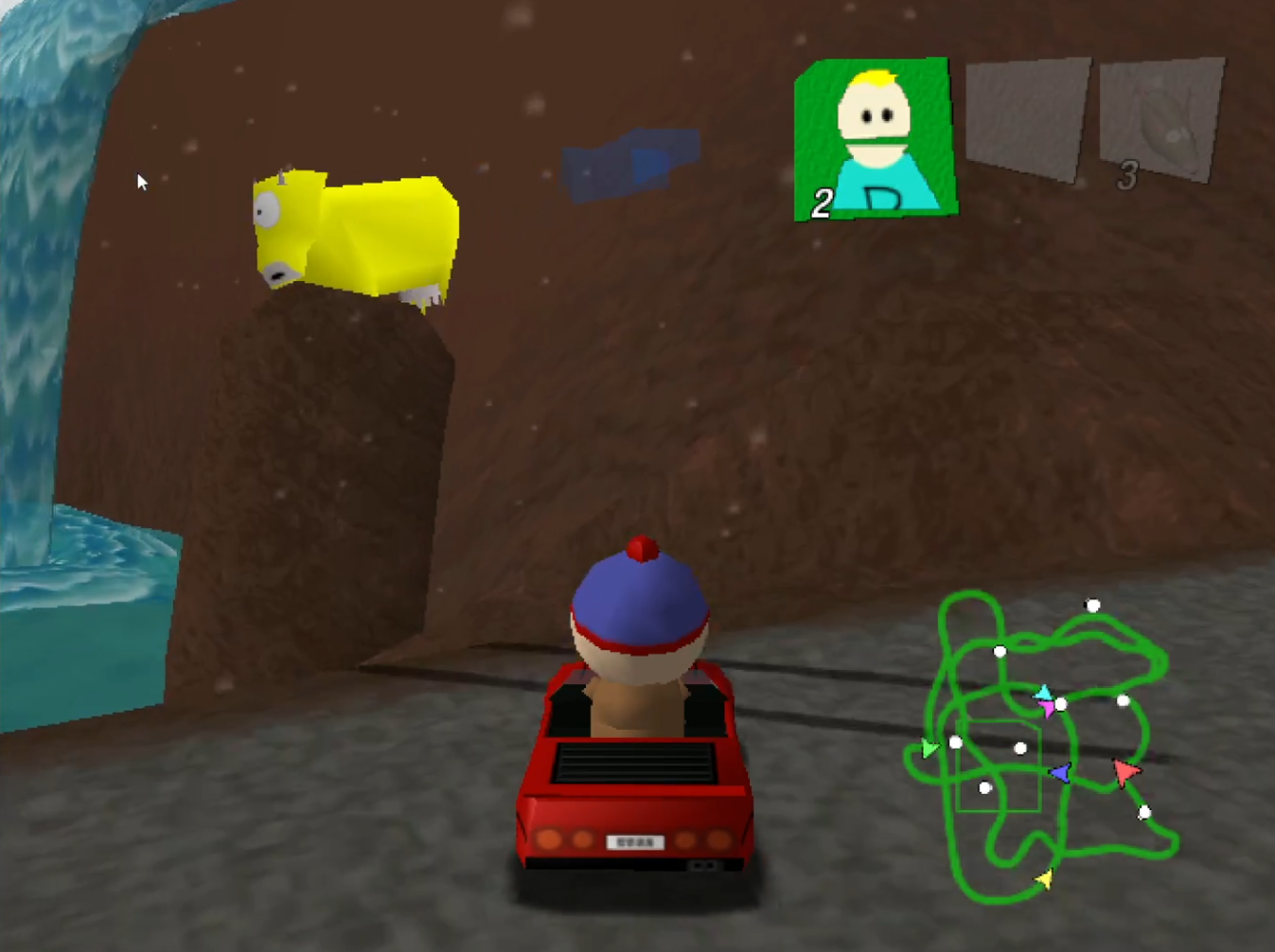Image resolution: width=1275 pixels, height=952 pixels.
Task: Select the rank 2 label on Stan's card
Action: (x=821, y=202)
